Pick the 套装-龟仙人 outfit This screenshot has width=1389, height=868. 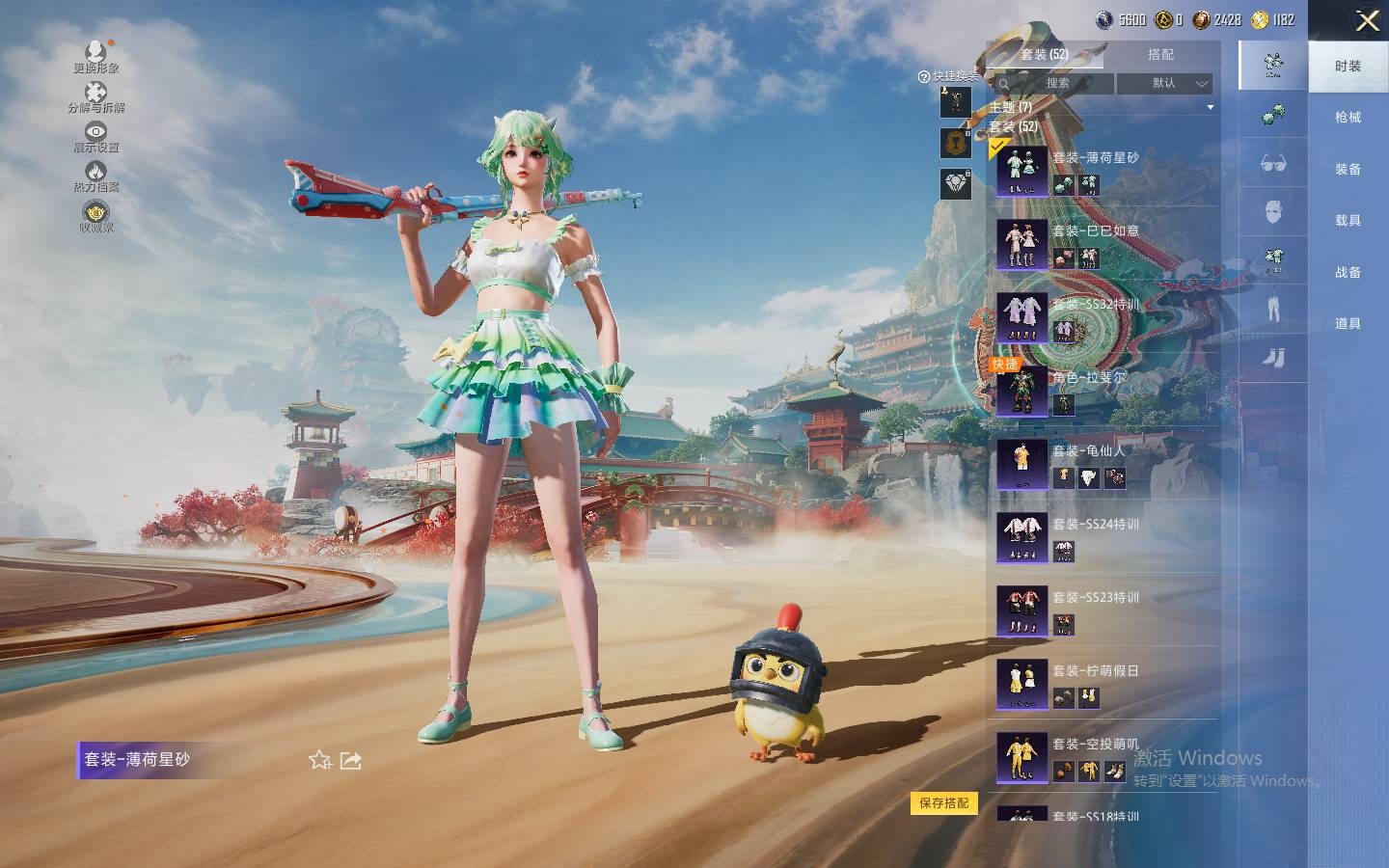click(1104, 464)
